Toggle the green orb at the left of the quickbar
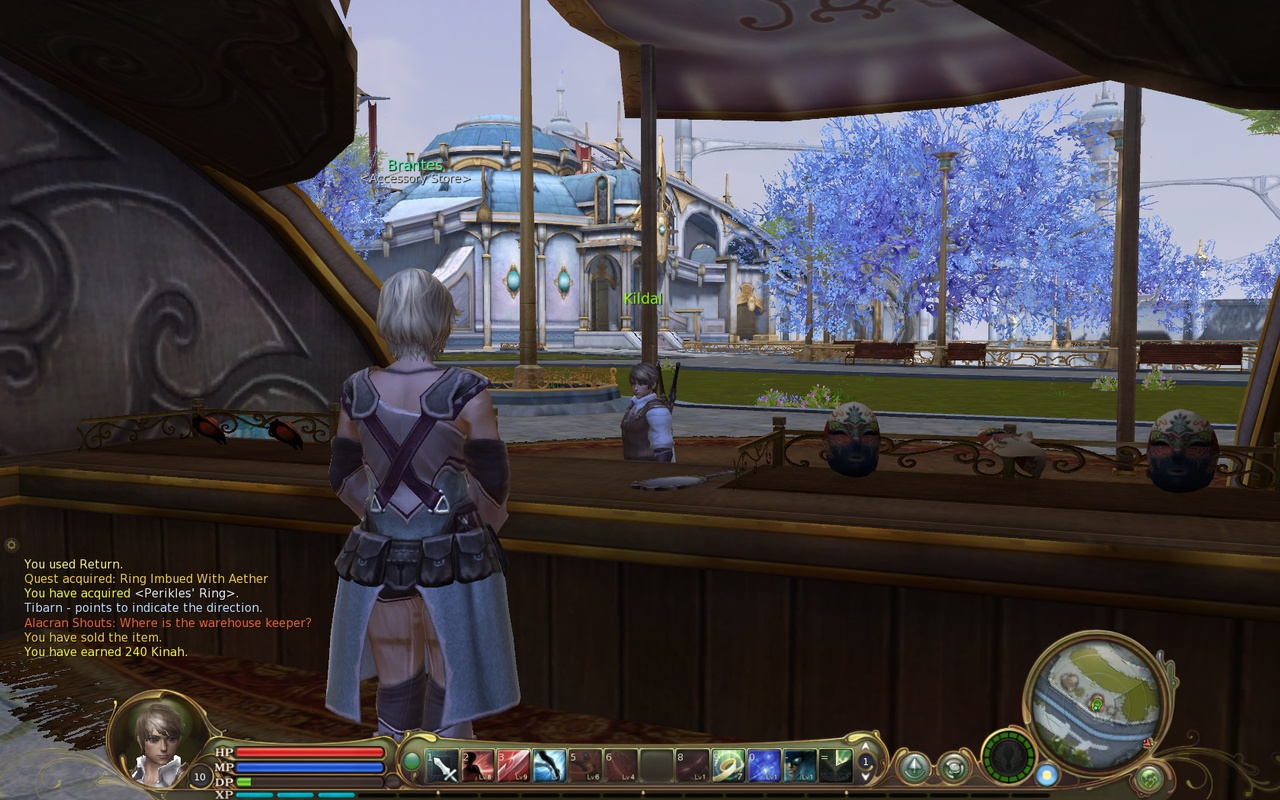The width and height of the screenshot is (1280, 800). pos(412,760)
